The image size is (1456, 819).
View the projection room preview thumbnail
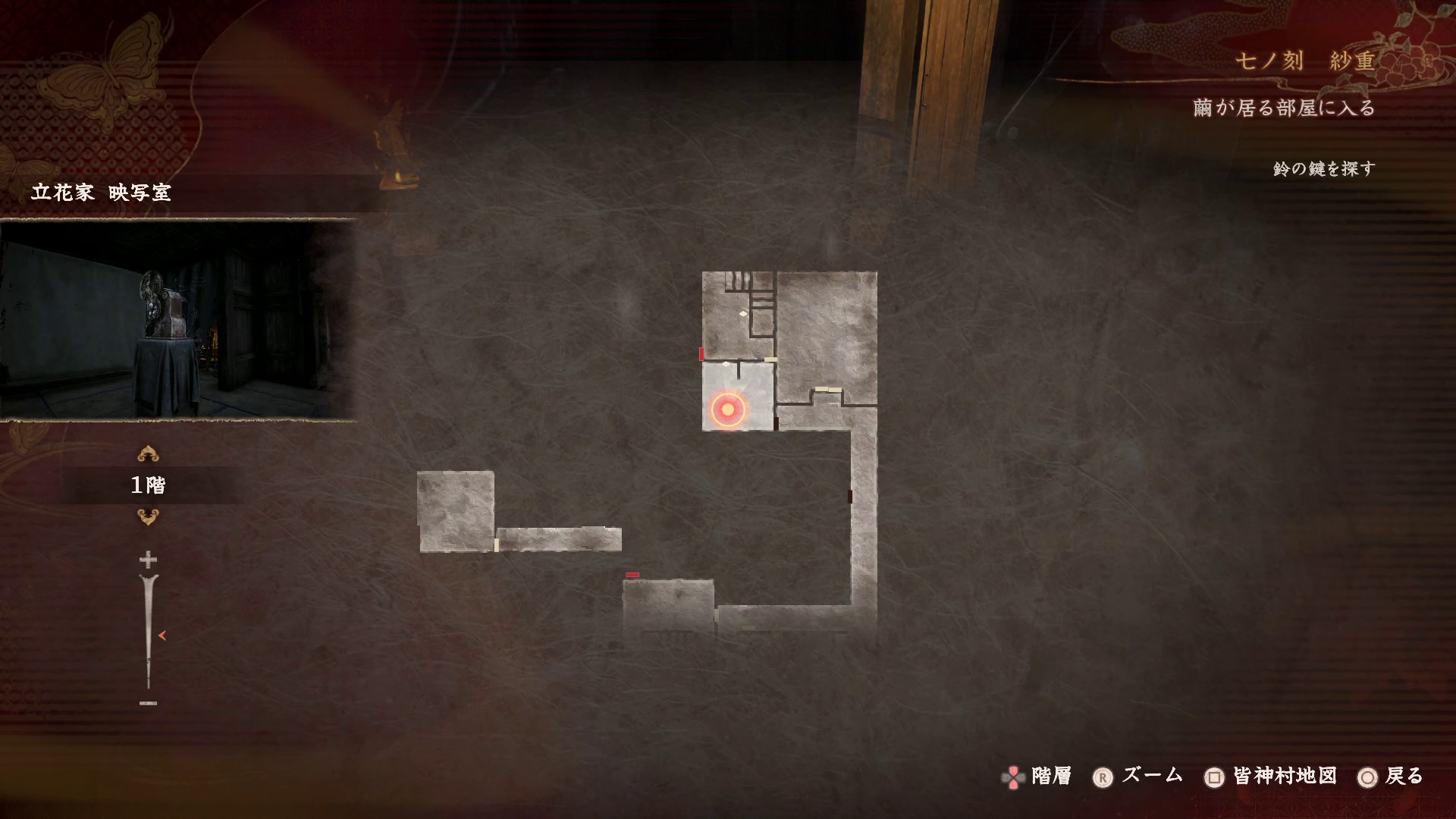pyautogui.click(x=177, y=320)
